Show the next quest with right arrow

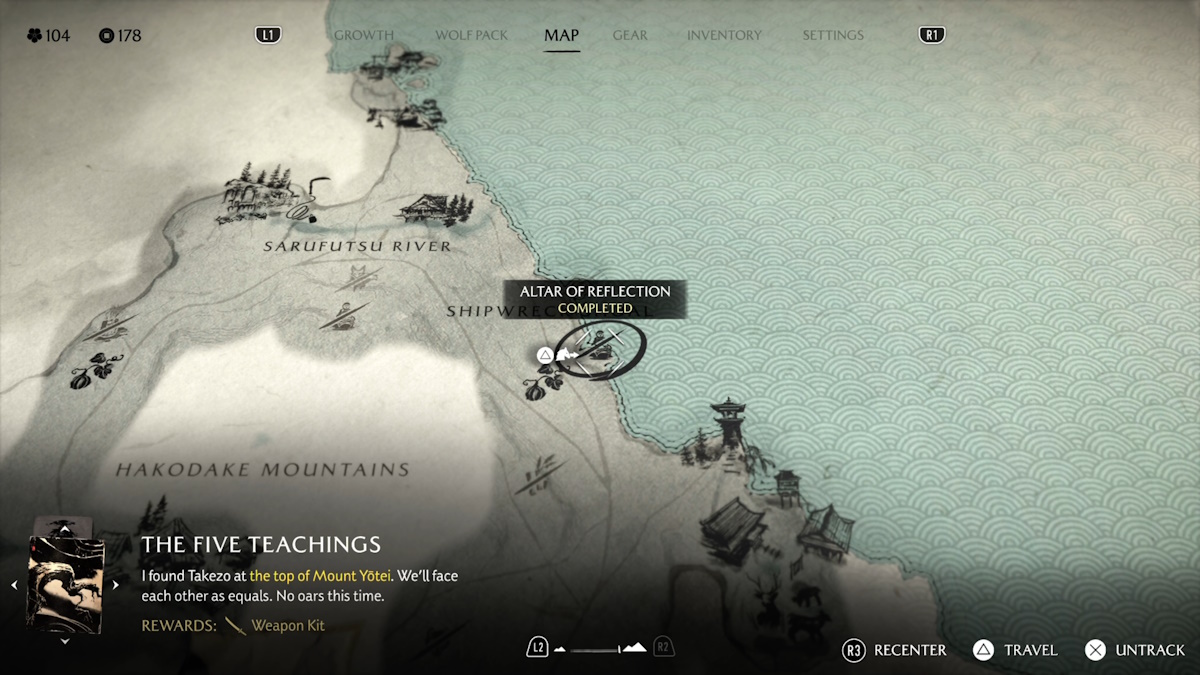(x=116, y=584)
